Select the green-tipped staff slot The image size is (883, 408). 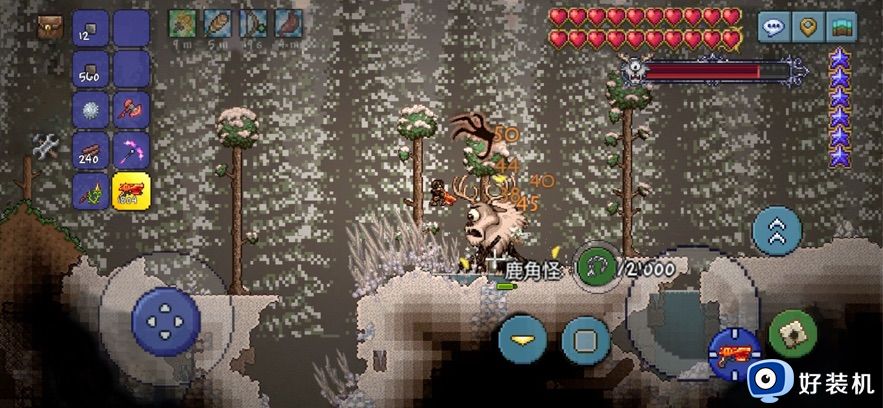point(91,190)
